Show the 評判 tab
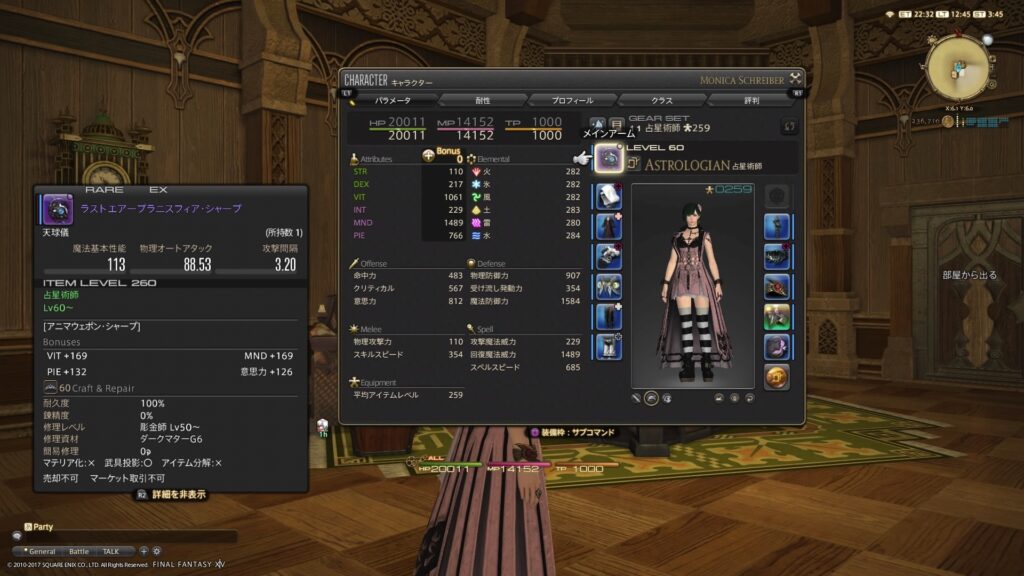Image resolution: width=1024 pixels, height=576 pixels. point(750,100)
